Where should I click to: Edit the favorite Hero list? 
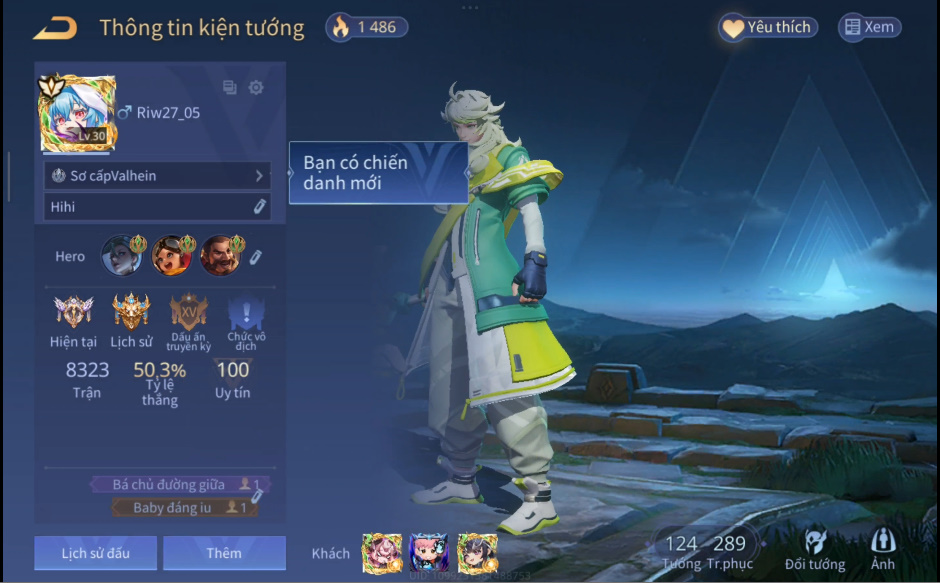[255, 257]
